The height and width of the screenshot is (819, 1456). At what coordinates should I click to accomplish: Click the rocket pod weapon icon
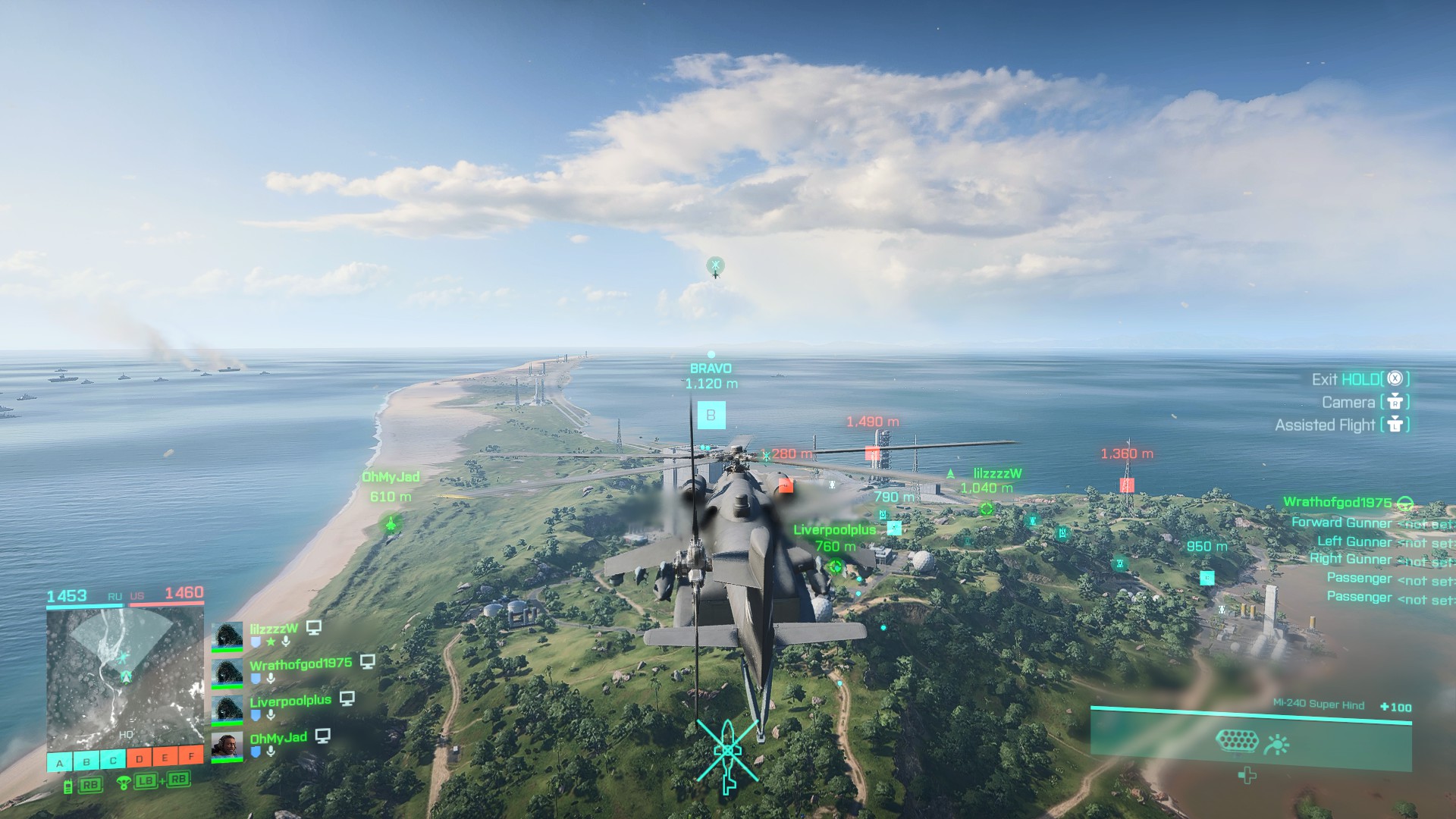coord(1237,741)
